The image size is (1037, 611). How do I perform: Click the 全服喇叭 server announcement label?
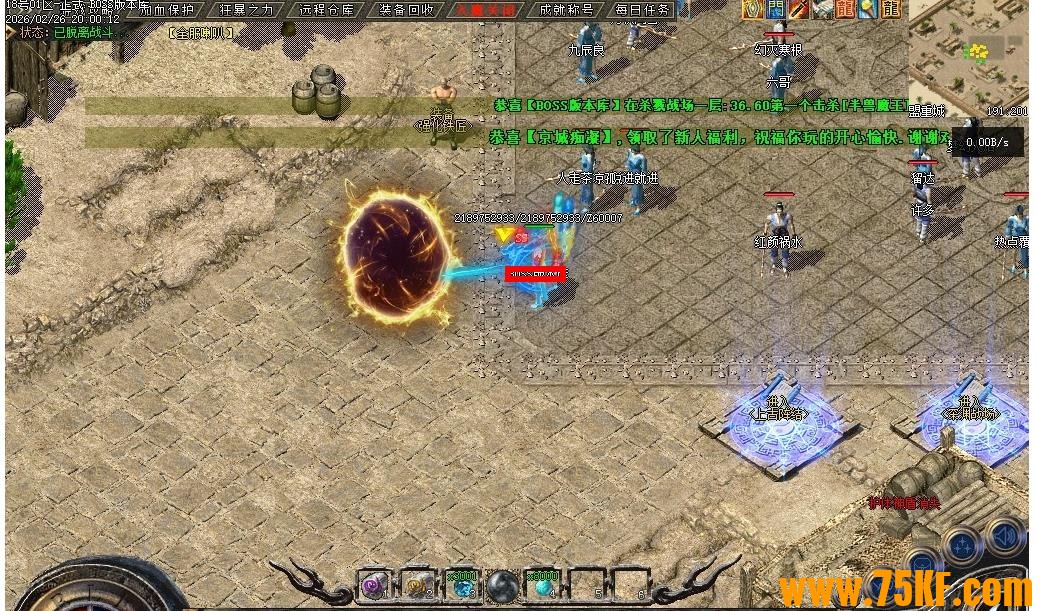(x=202, y=33)
